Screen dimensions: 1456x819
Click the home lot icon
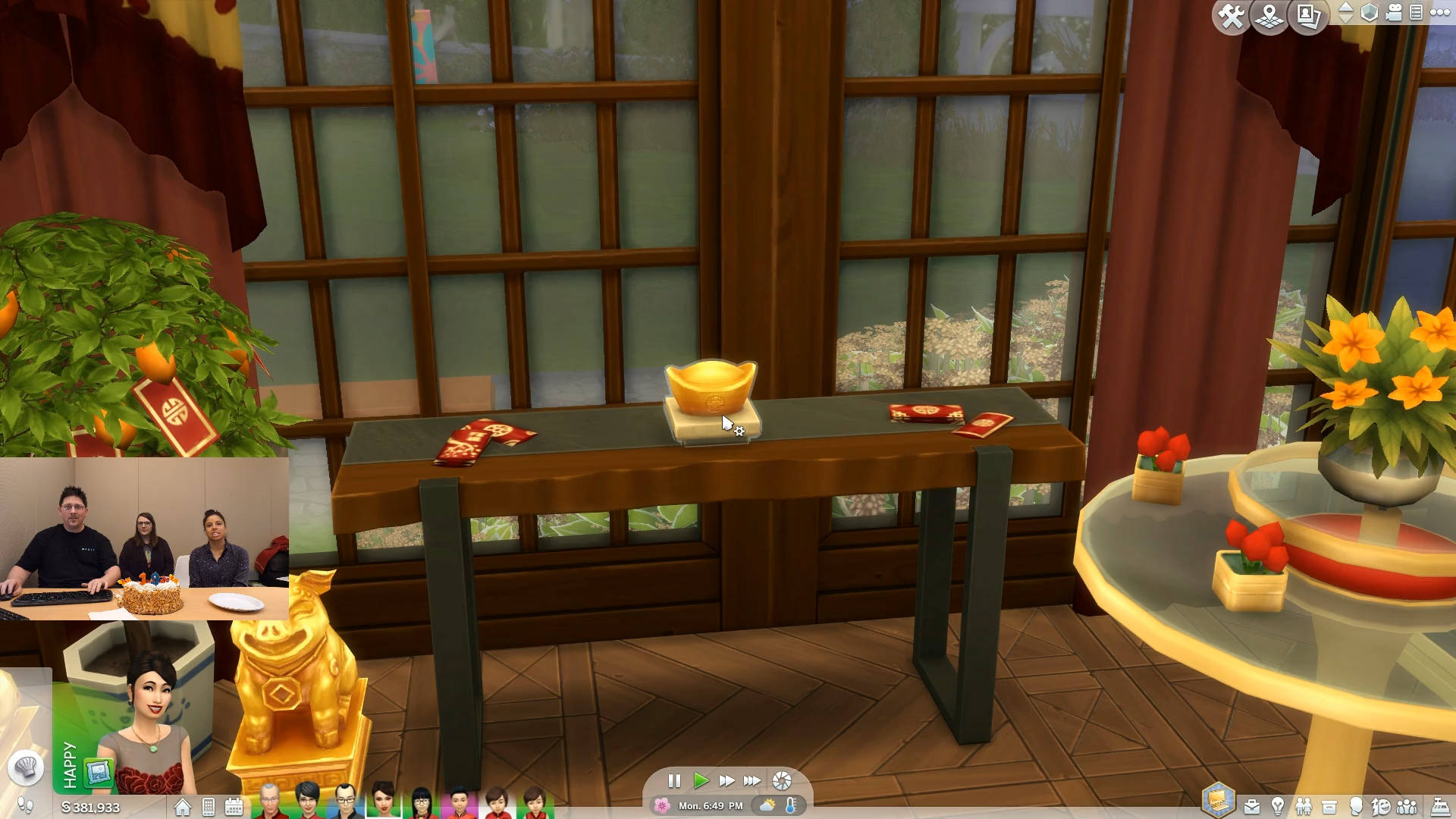coord(183,807)
